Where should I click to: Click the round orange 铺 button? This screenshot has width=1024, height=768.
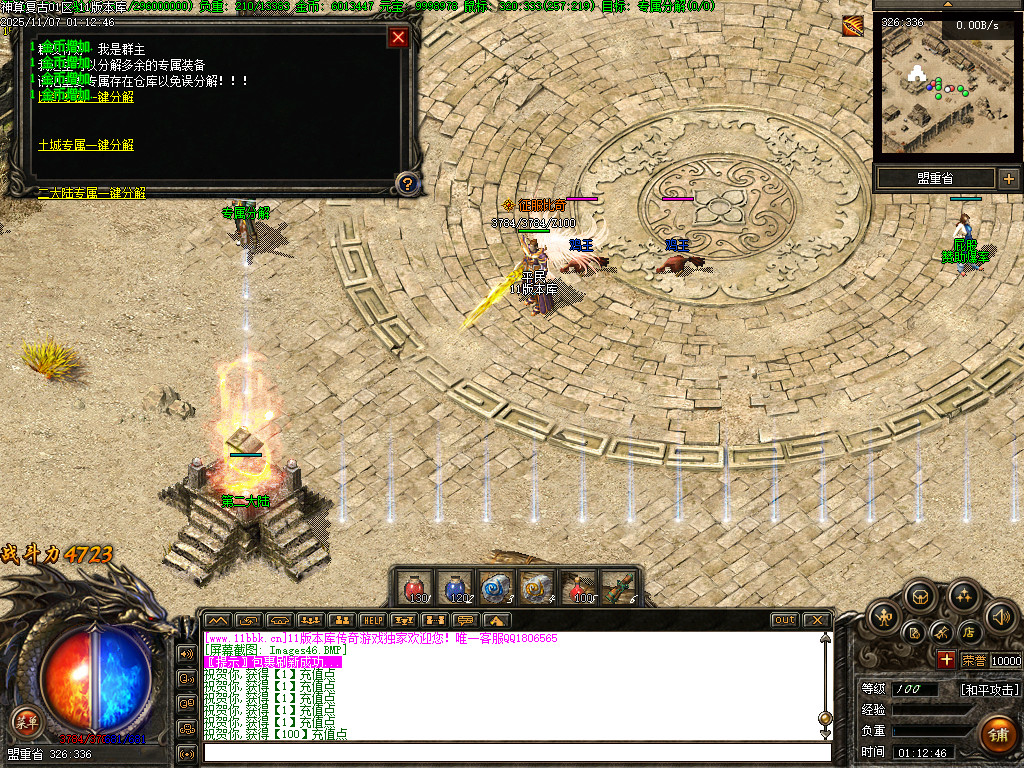pos(997,734)
